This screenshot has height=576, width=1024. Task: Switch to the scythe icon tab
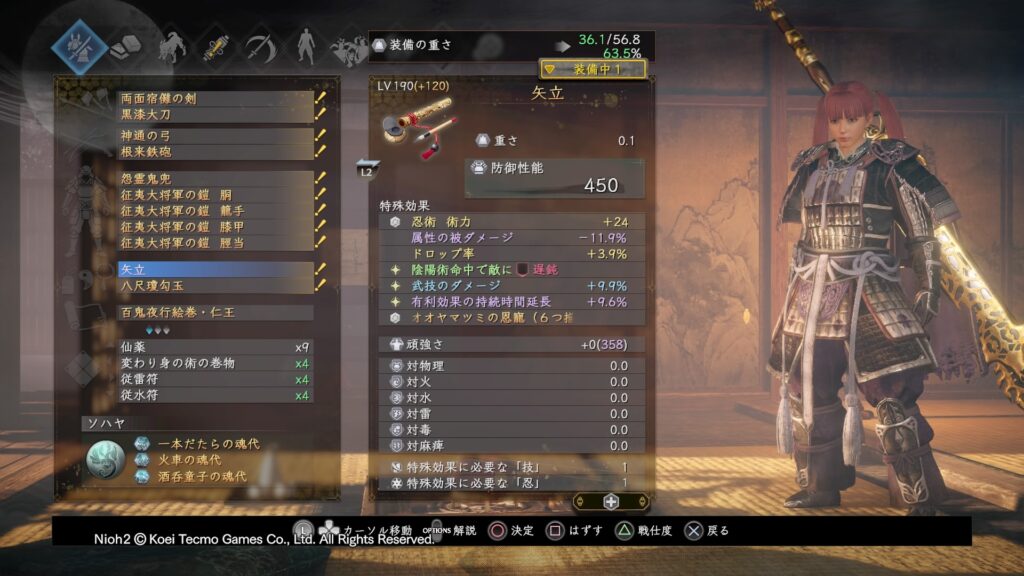(259, 44)
